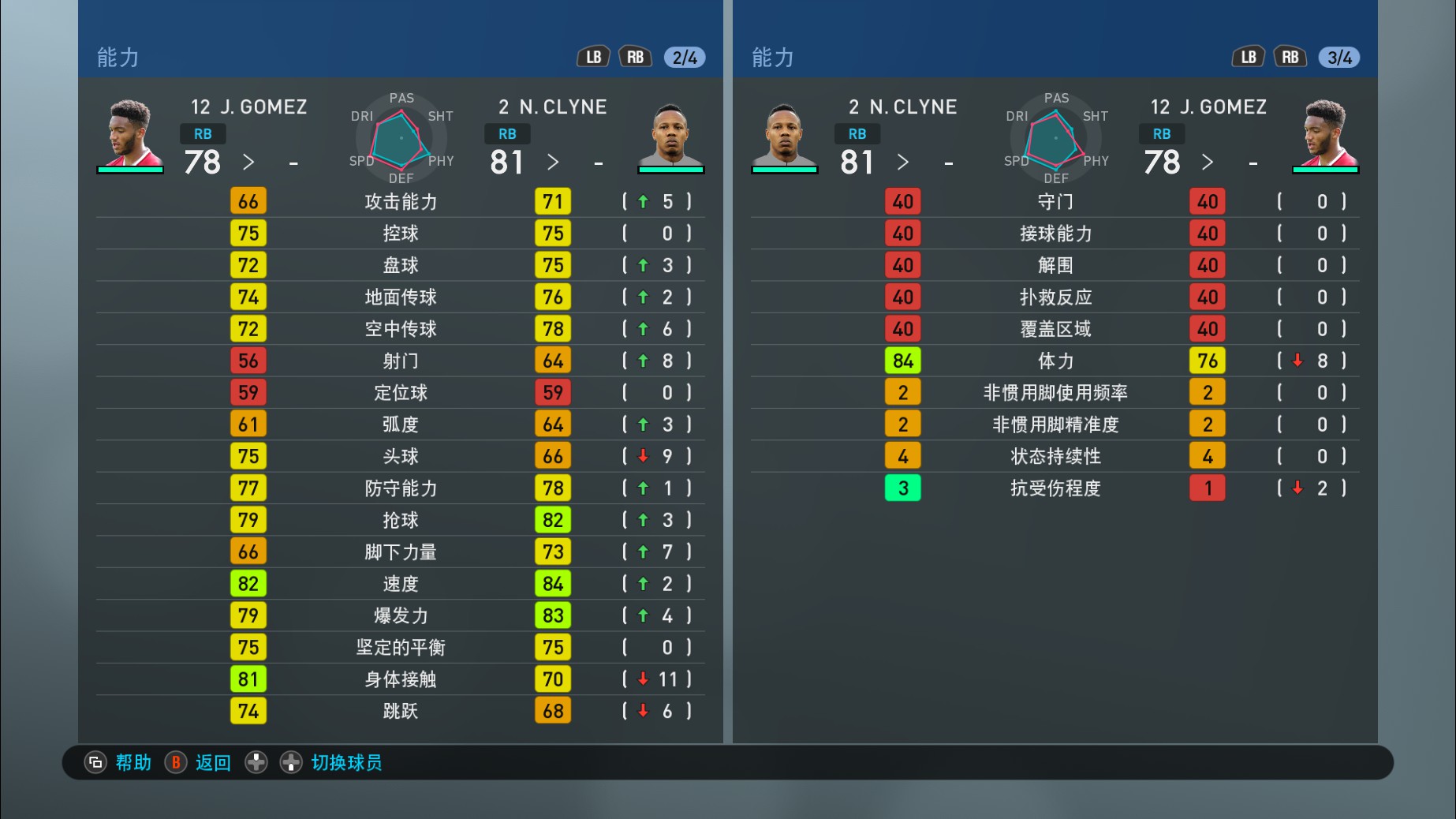
Task: Click the help icon beside 帮助
Action: 95,763
